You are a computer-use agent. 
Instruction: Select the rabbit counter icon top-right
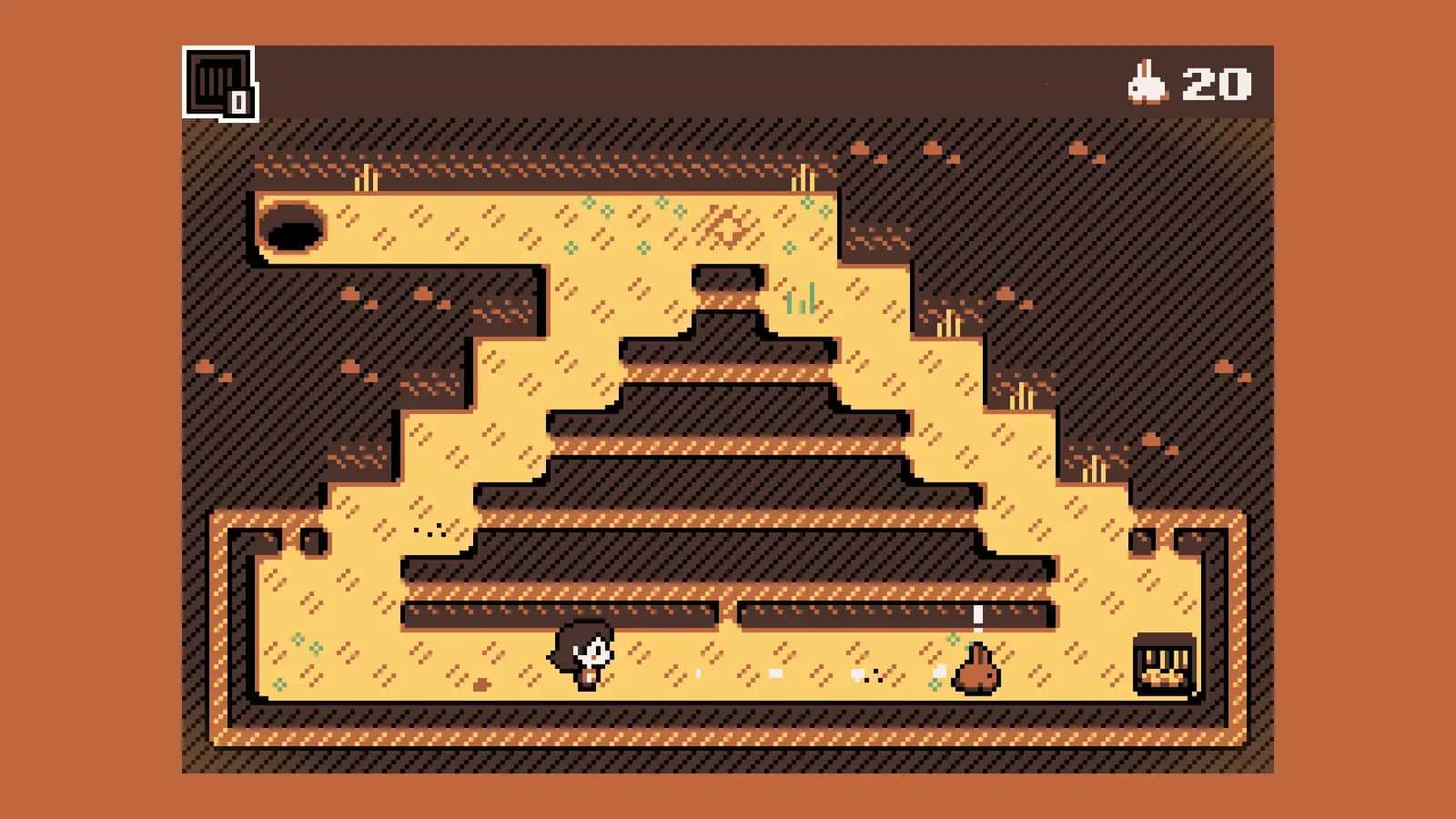[x=1145, y=83]
